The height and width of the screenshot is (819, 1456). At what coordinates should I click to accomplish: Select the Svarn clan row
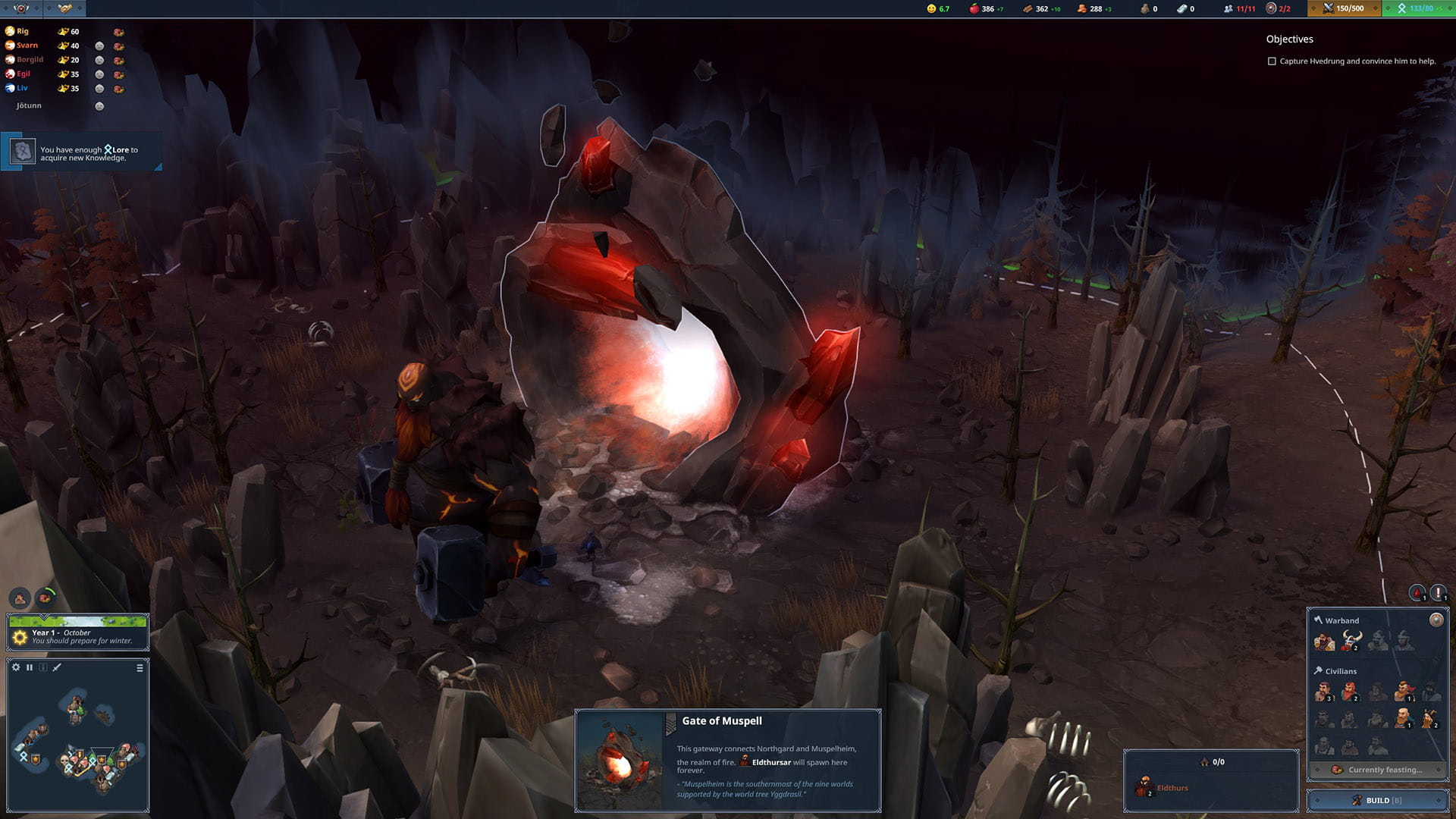pyautogui.click(x=27, y=45)
